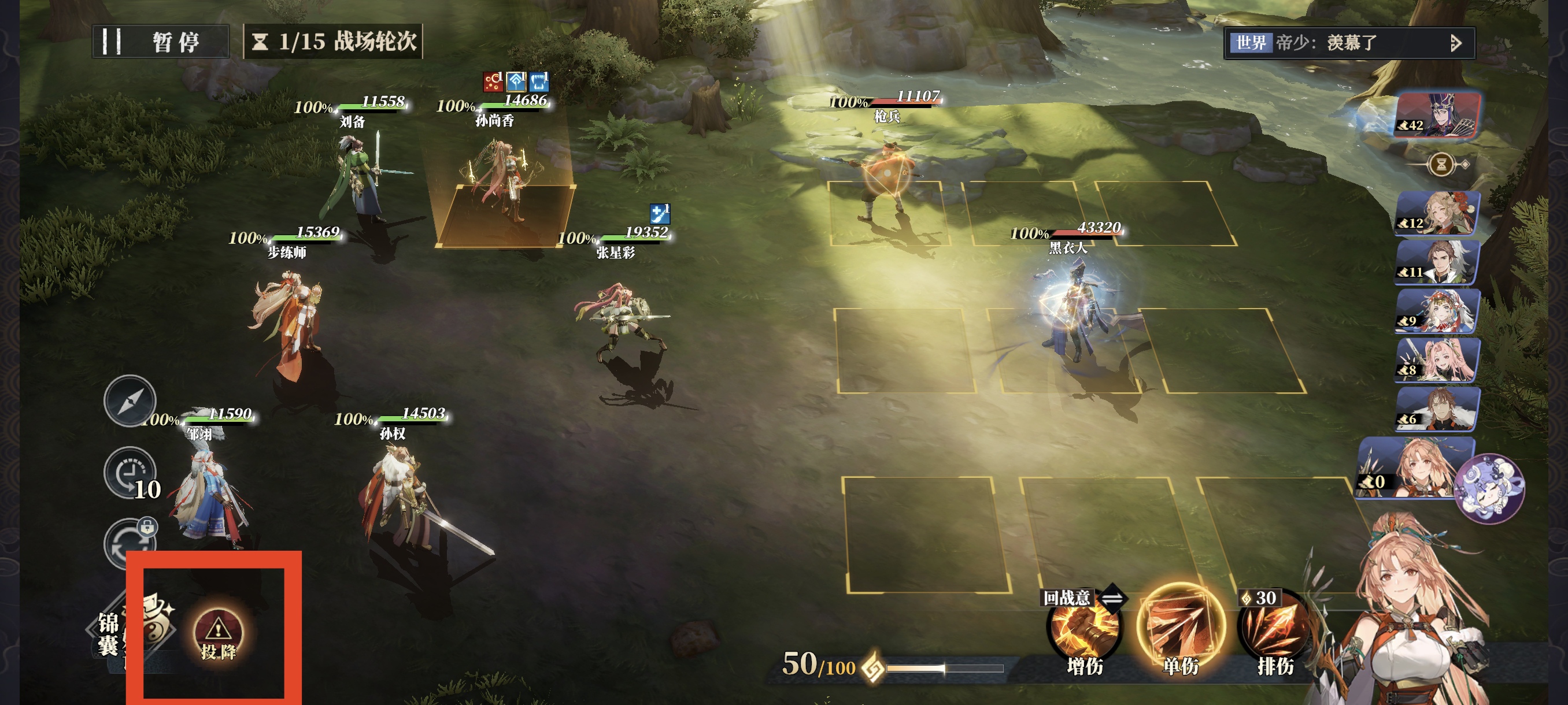Image resolution: width=1568 pixels, height=705 pixels.
Task: Select the turn-order portrait marked 9
Action: pos(1437,311)
